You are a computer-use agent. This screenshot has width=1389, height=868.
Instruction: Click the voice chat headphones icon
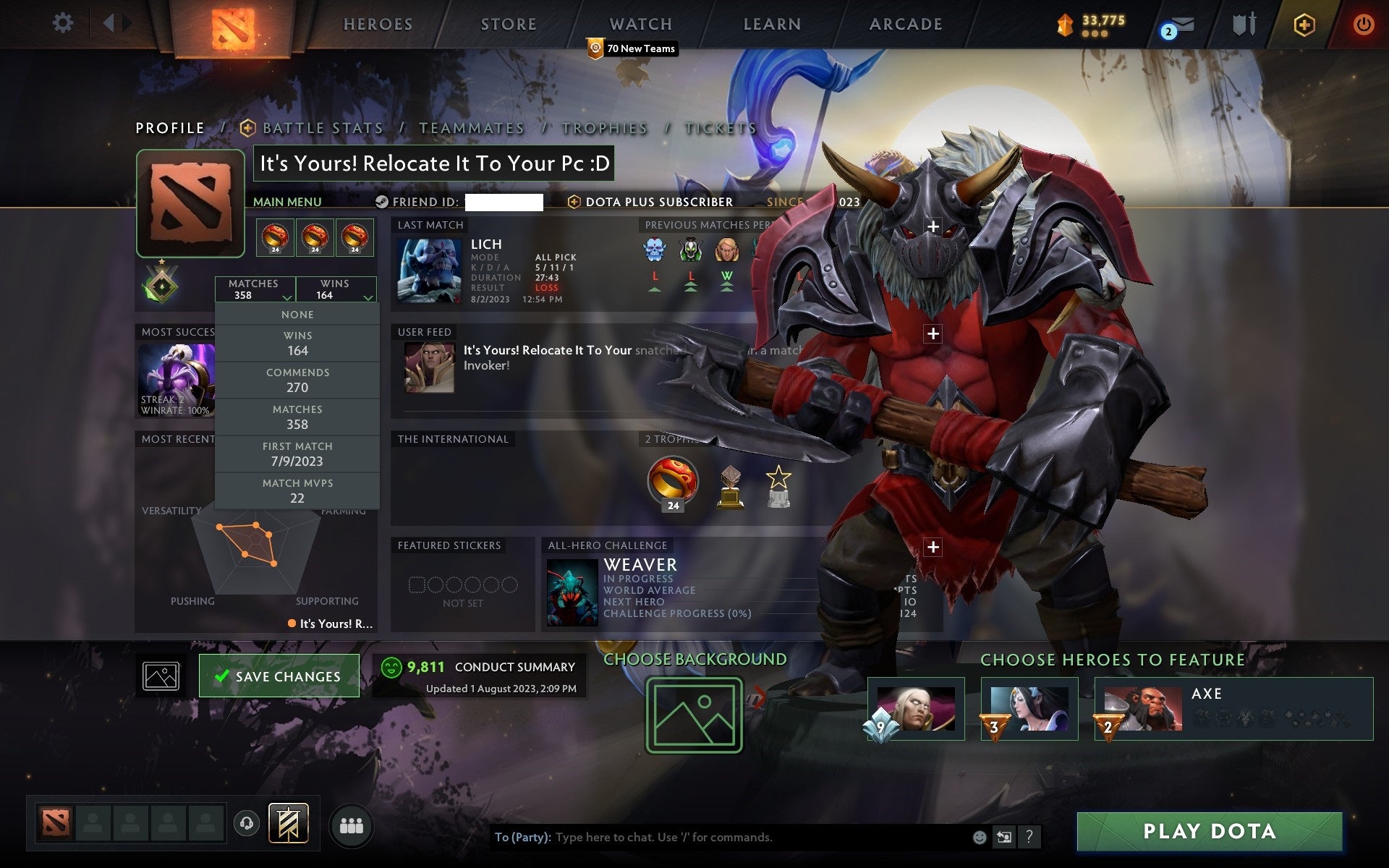coord(248,822)
